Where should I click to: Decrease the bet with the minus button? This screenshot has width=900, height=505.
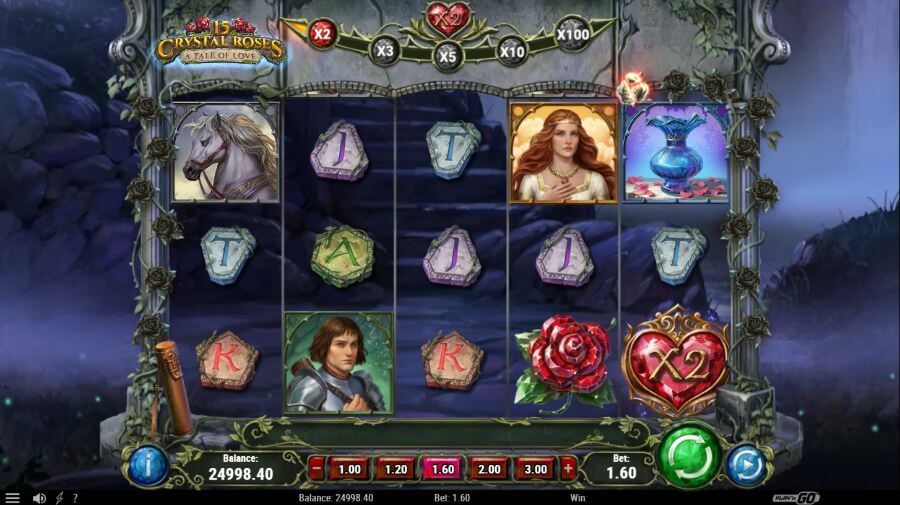point(316,468)
